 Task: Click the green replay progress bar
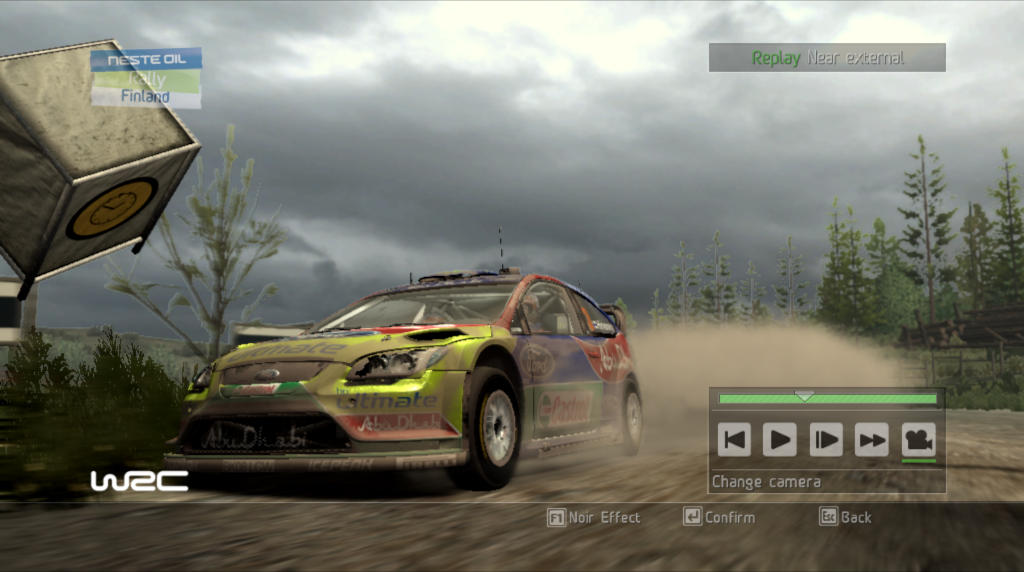point(828,399)
